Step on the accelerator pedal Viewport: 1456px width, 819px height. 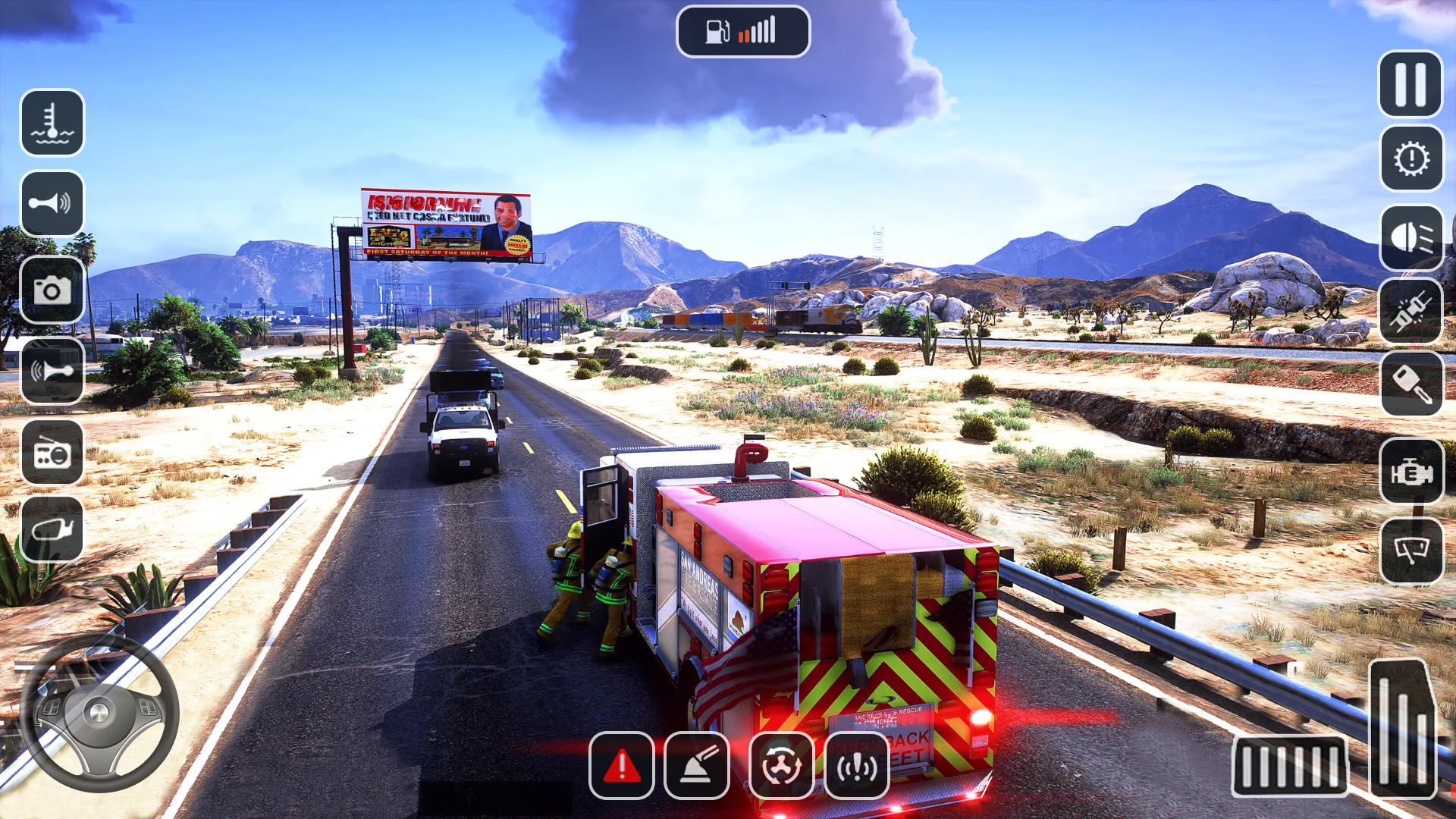(1403, 728)
